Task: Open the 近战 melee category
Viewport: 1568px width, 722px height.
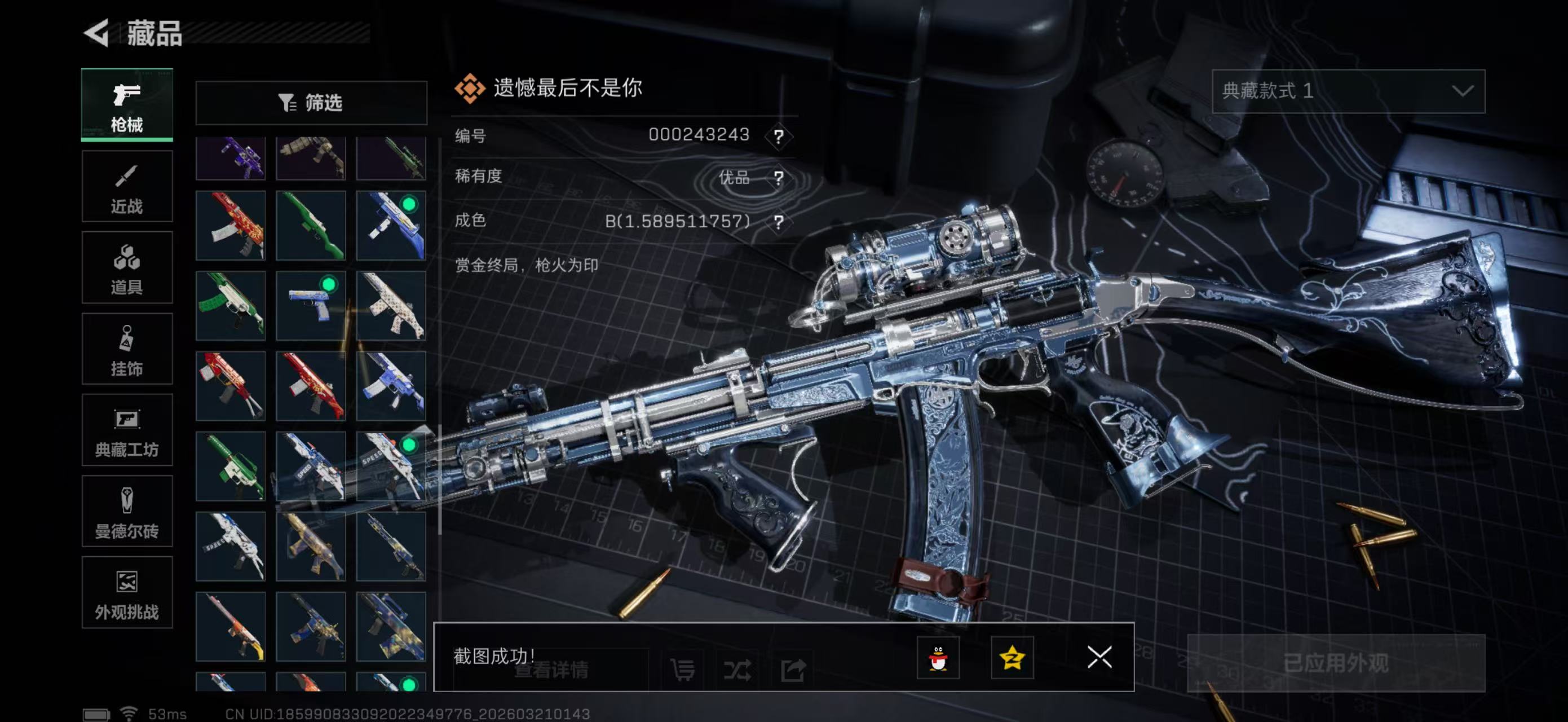Action: click(x=127, y=187)
